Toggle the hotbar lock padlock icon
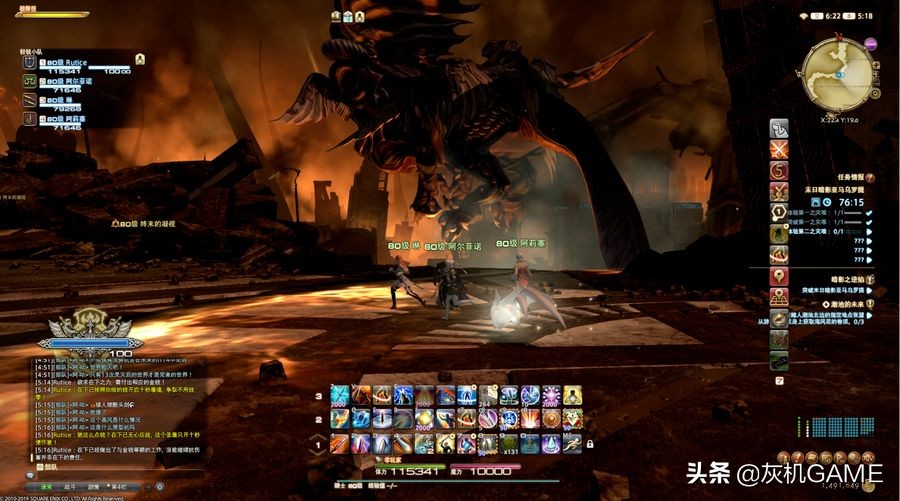The image size is (900, 501). [x=590, y=444]
